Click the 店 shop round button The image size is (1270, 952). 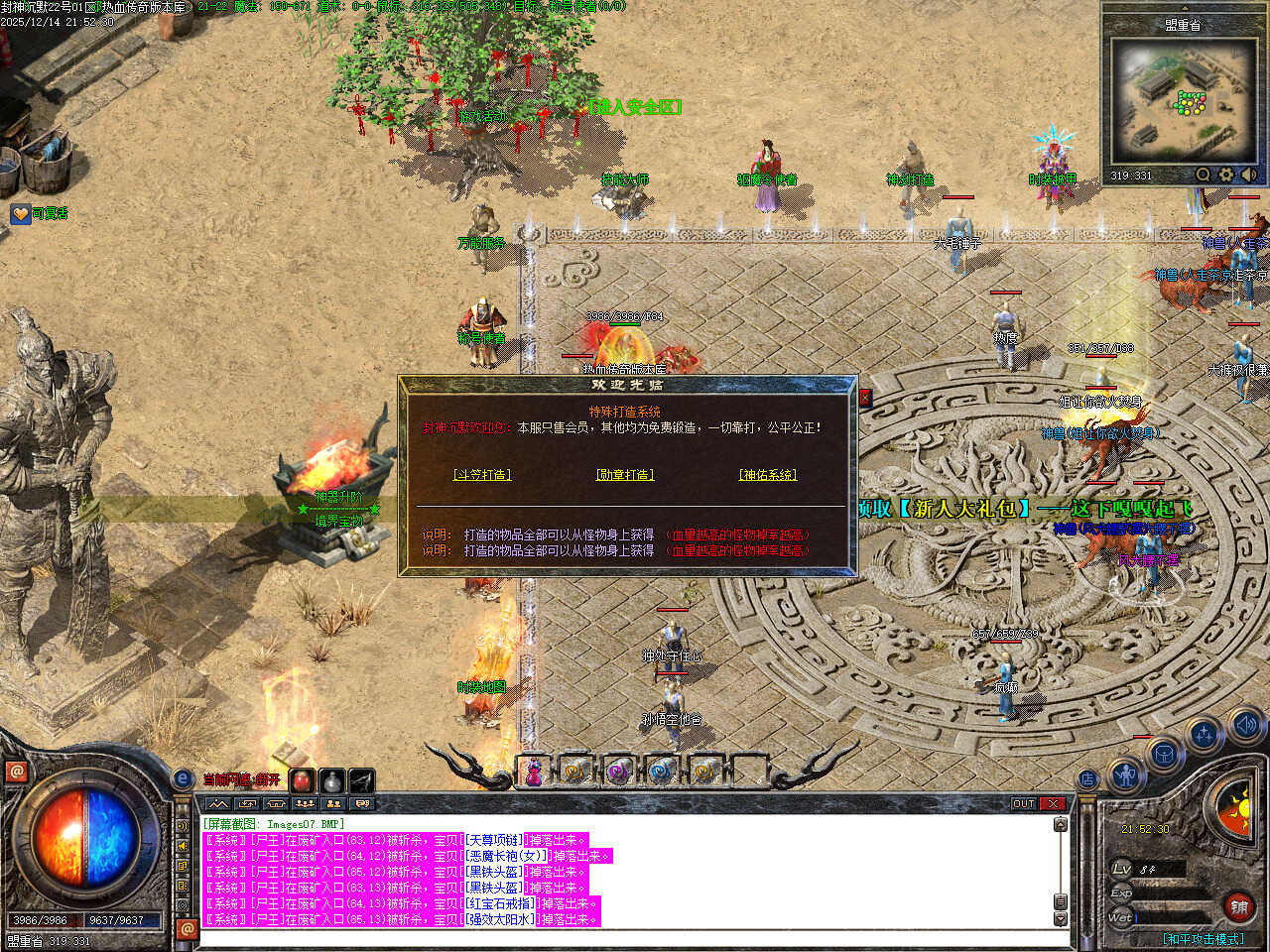point(1088,779)
